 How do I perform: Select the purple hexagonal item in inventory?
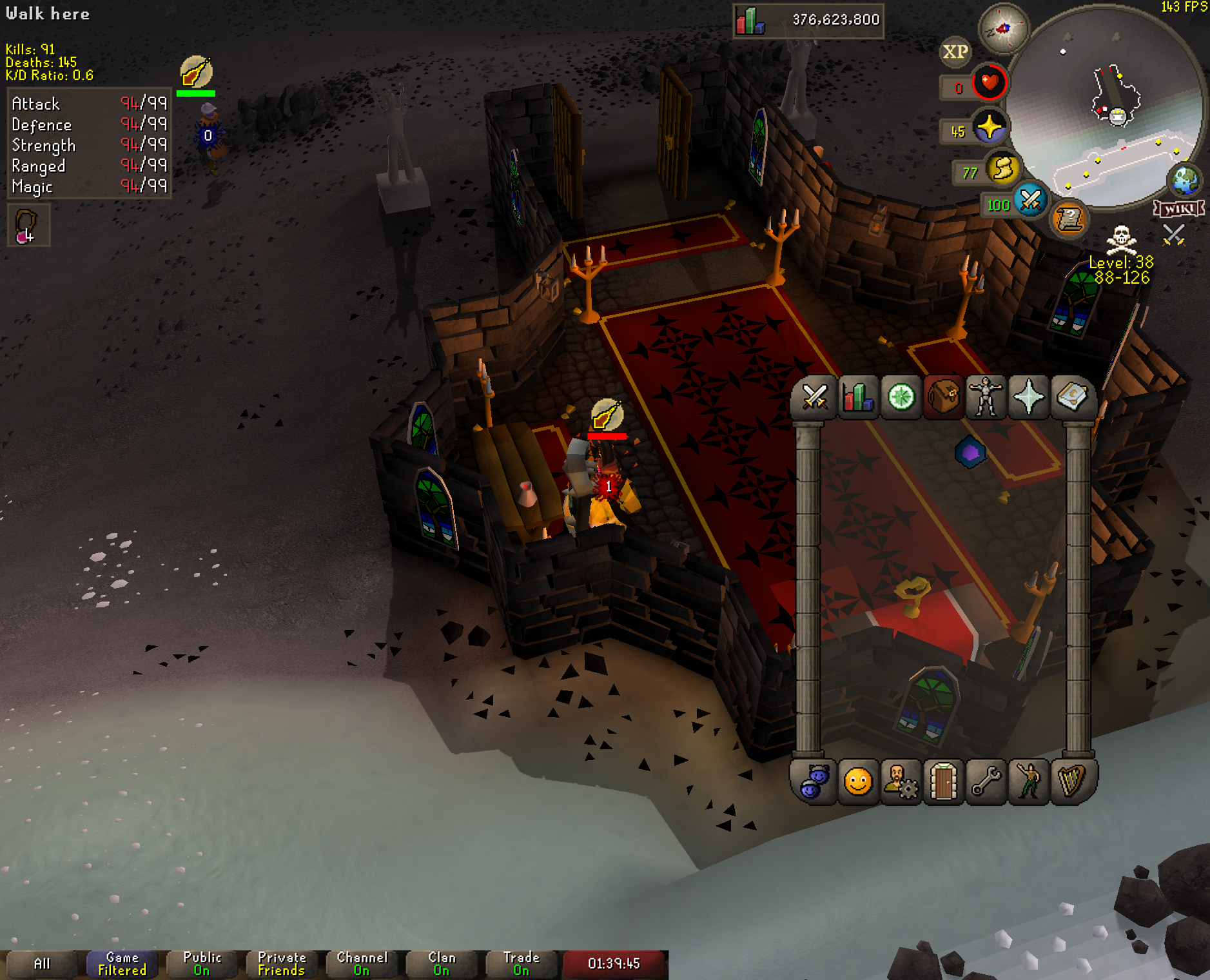point(970,453)
